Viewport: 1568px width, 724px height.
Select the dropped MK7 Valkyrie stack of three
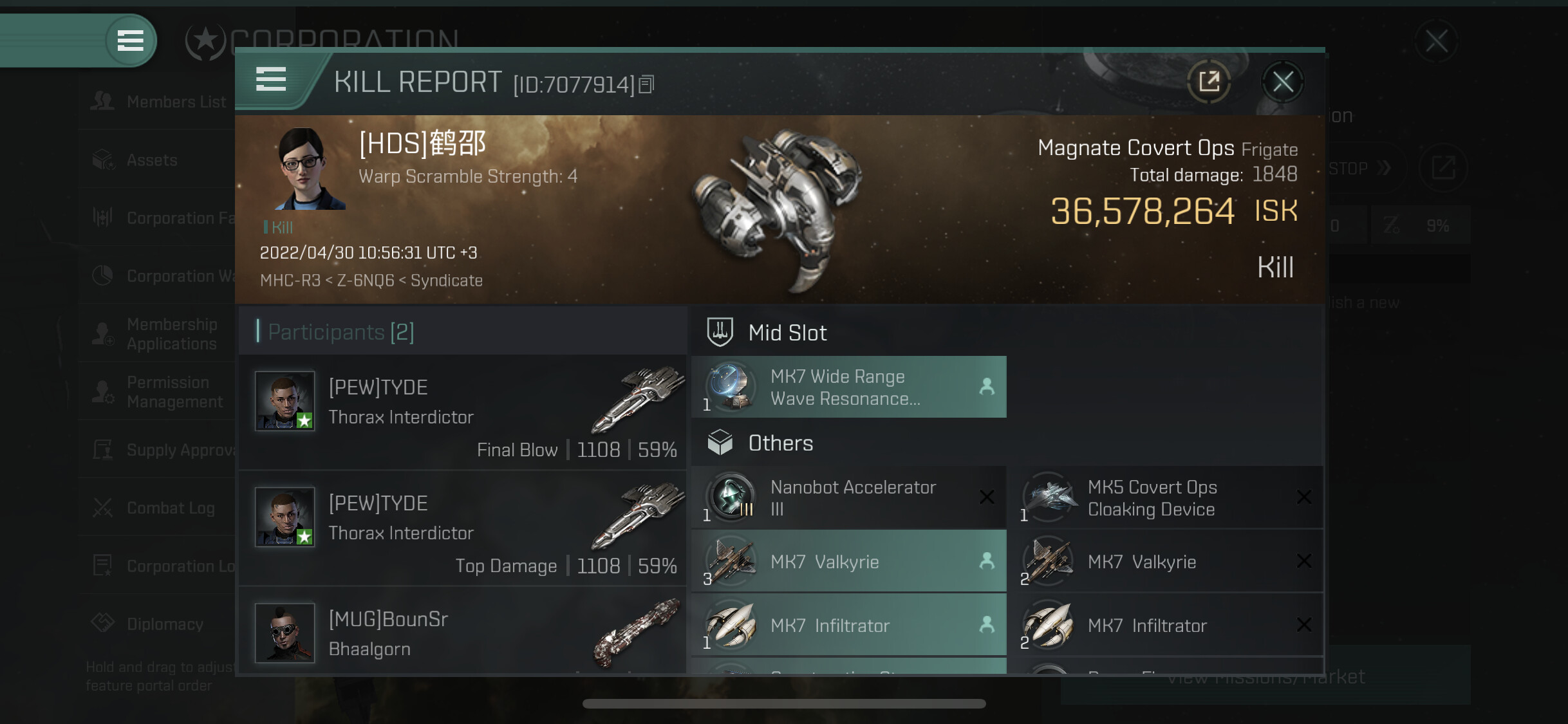(848, 561)
